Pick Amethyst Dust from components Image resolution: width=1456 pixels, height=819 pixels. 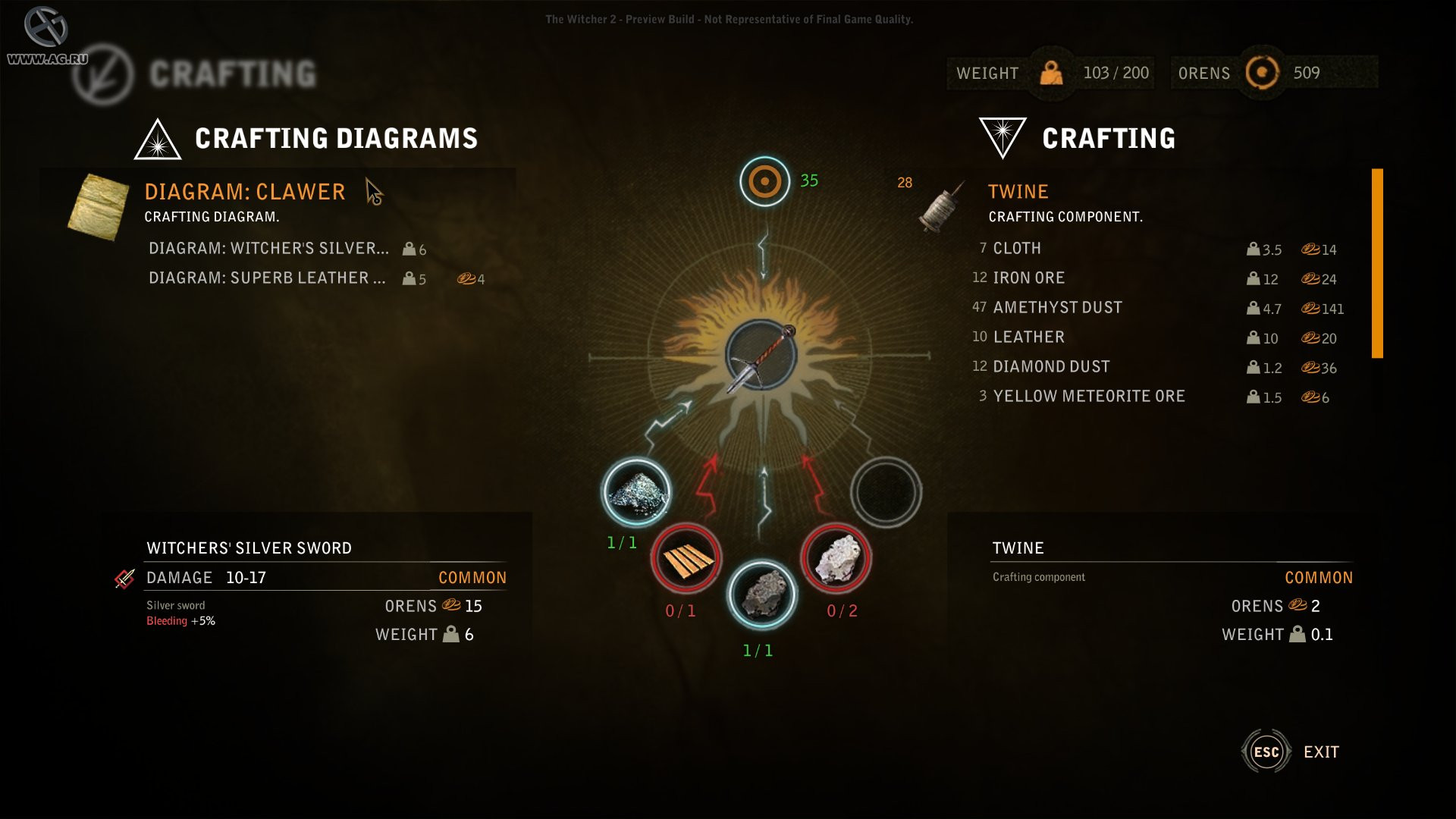point(1057,308)
